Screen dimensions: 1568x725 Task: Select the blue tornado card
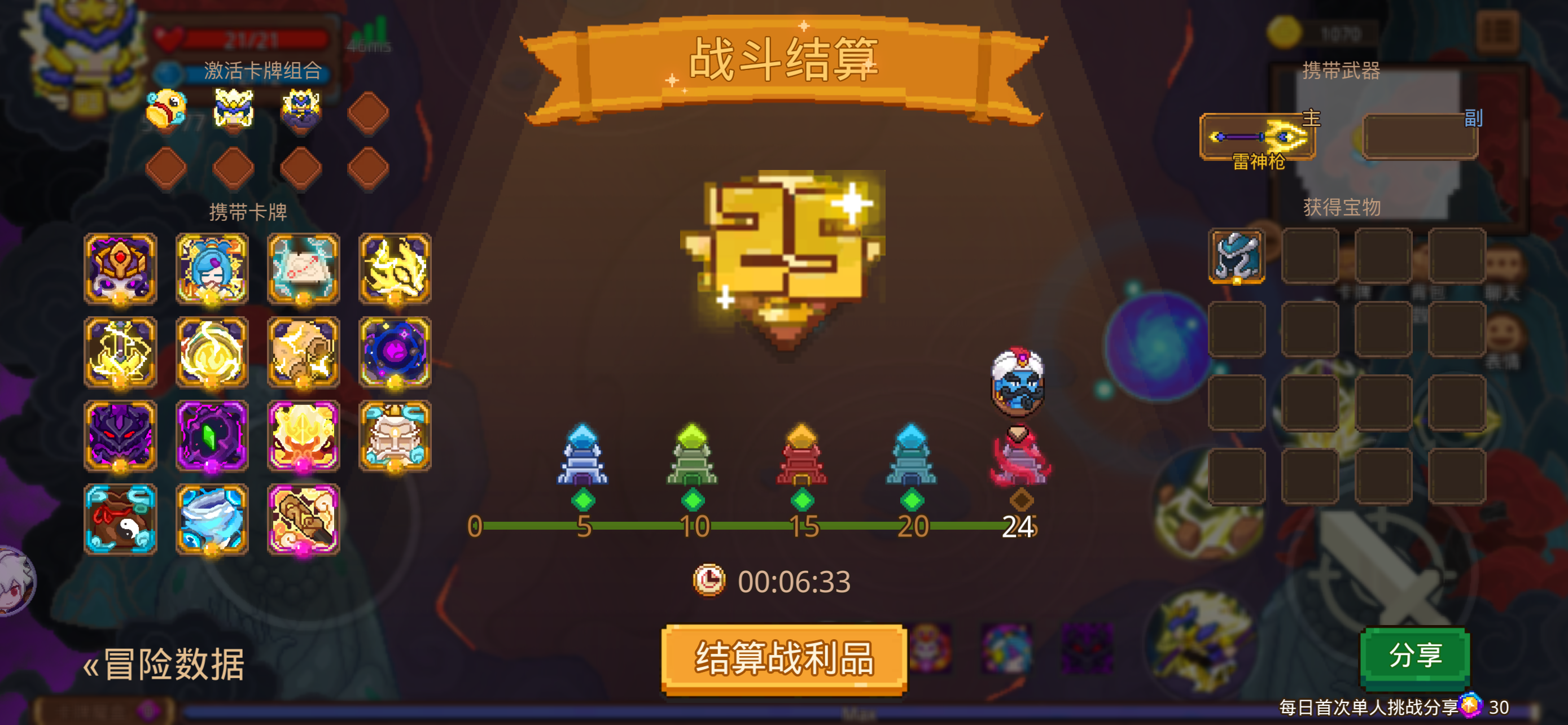tap(211, 521)
